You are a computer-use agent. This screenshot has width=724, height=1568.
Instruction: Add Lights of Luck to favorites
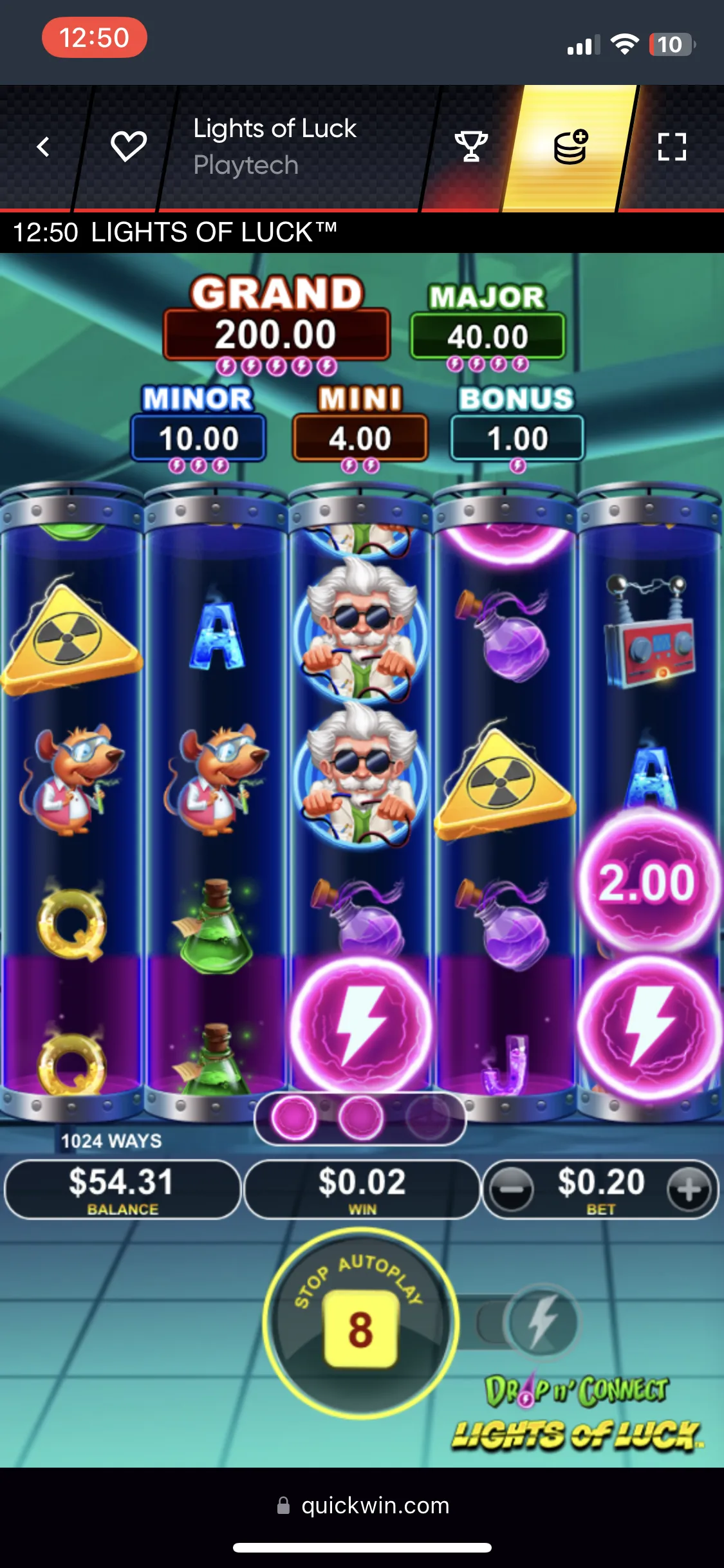[x=129, y=147]
